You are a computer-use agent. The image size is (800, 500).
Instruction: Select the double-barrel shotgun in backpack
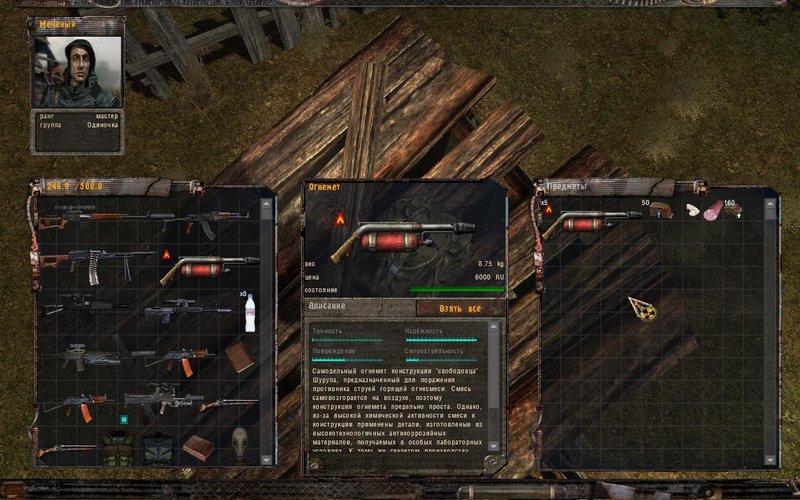[x=66, y=450]
